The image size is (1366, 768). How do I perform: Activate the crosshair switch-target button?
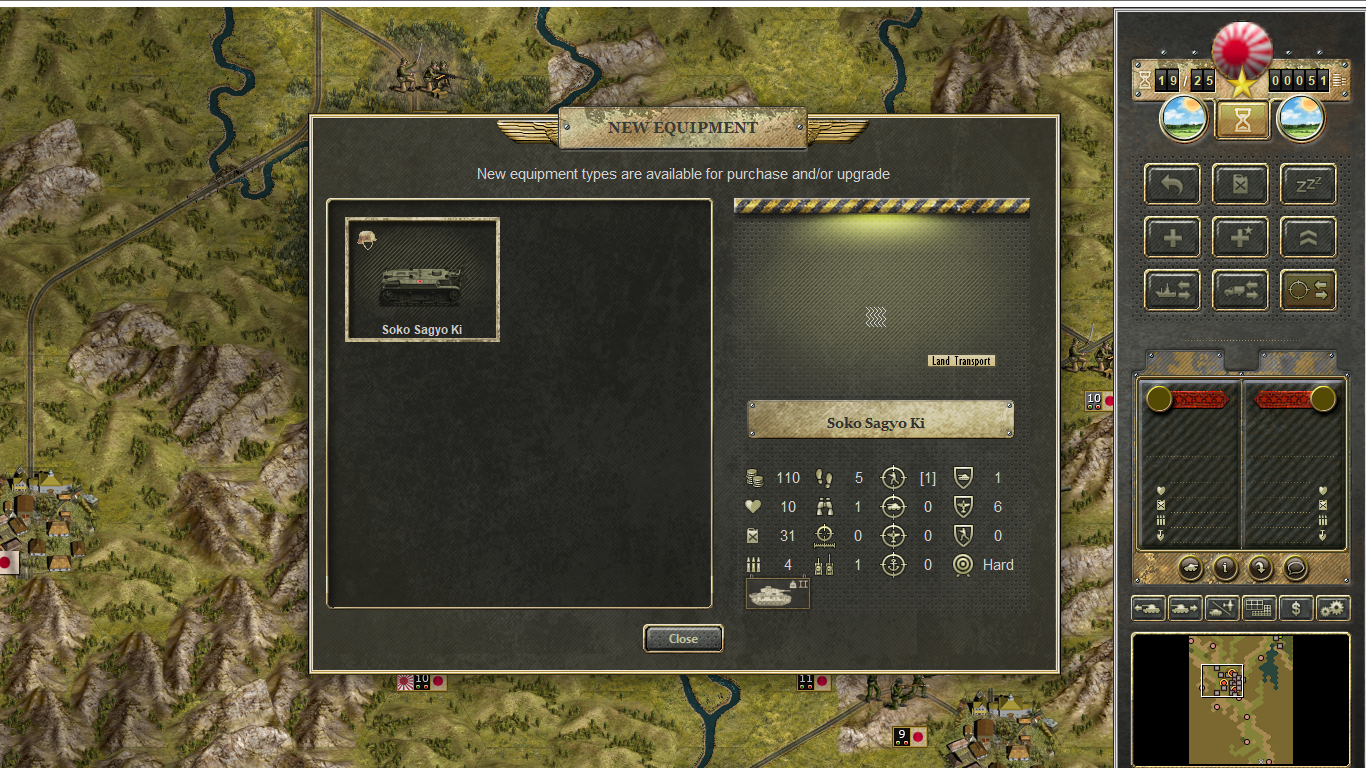pyautogui.click(x=1308, y=290)
